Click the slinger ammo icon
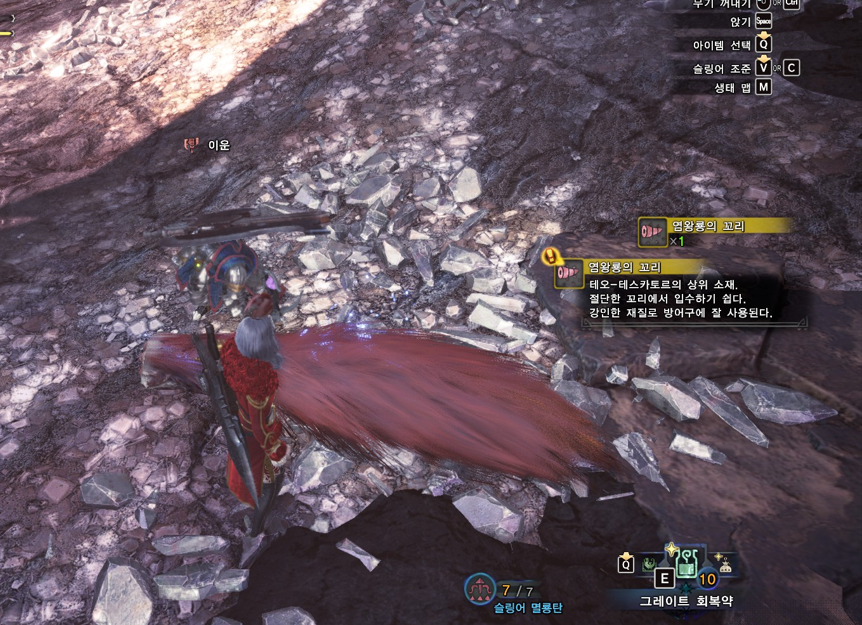Screen dimensions: 862x625 tap(479, 589)
